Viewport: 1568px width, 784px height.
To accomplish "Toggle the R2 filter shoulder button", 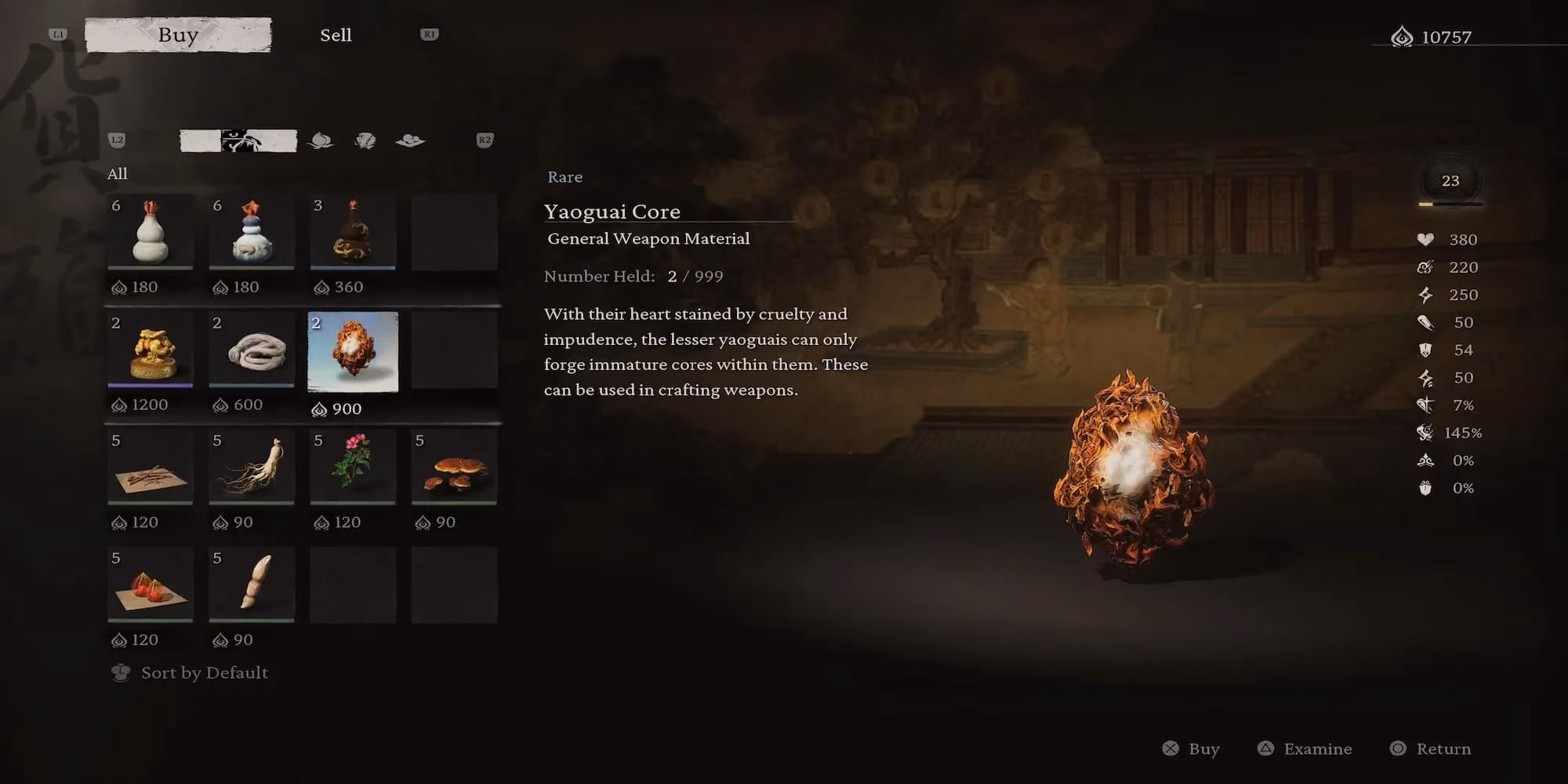I will [484, 141].
